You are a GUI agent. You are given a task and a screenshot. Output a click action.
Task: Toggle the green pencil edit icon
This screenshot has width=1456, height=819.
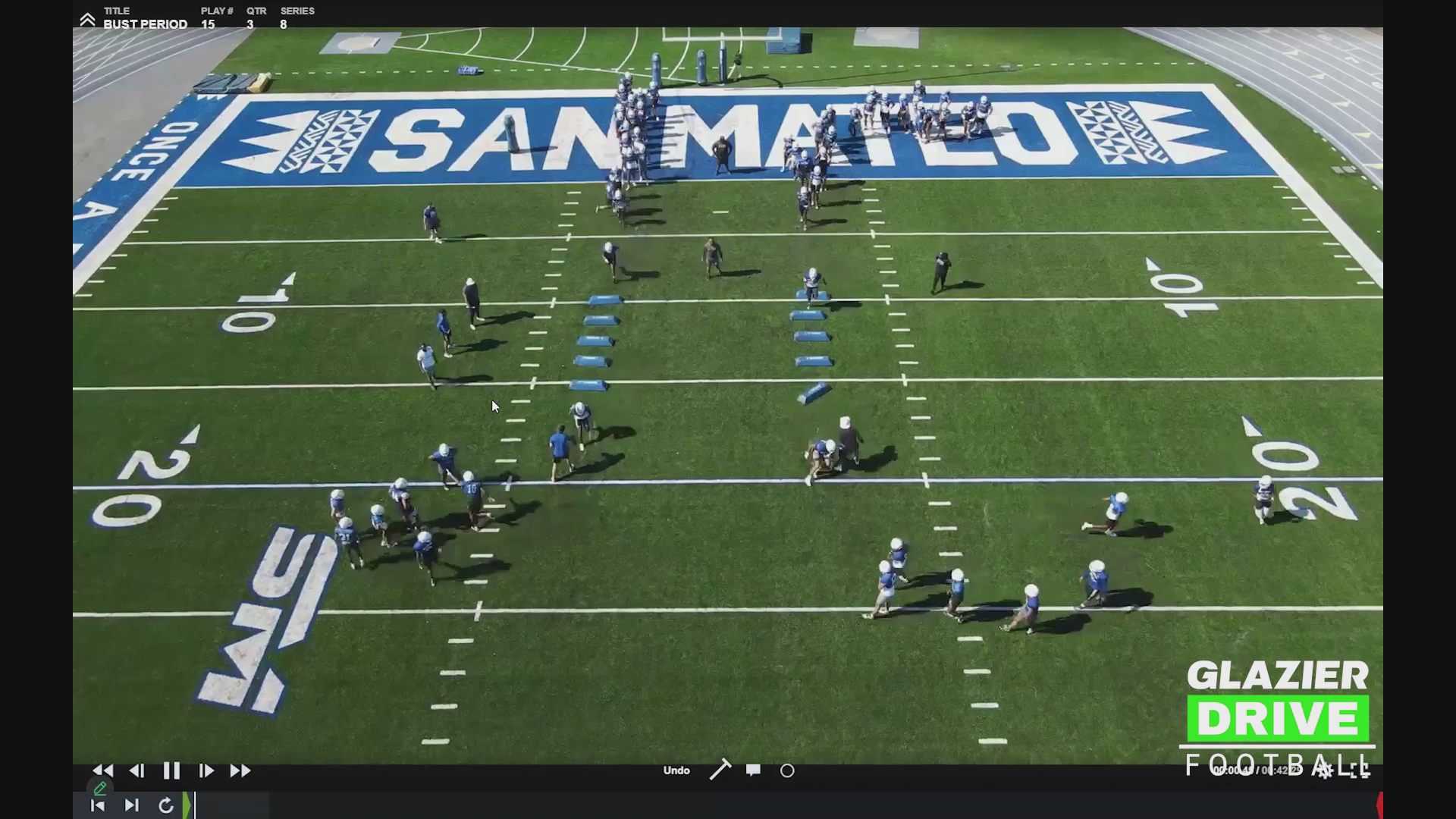[99, 789]
